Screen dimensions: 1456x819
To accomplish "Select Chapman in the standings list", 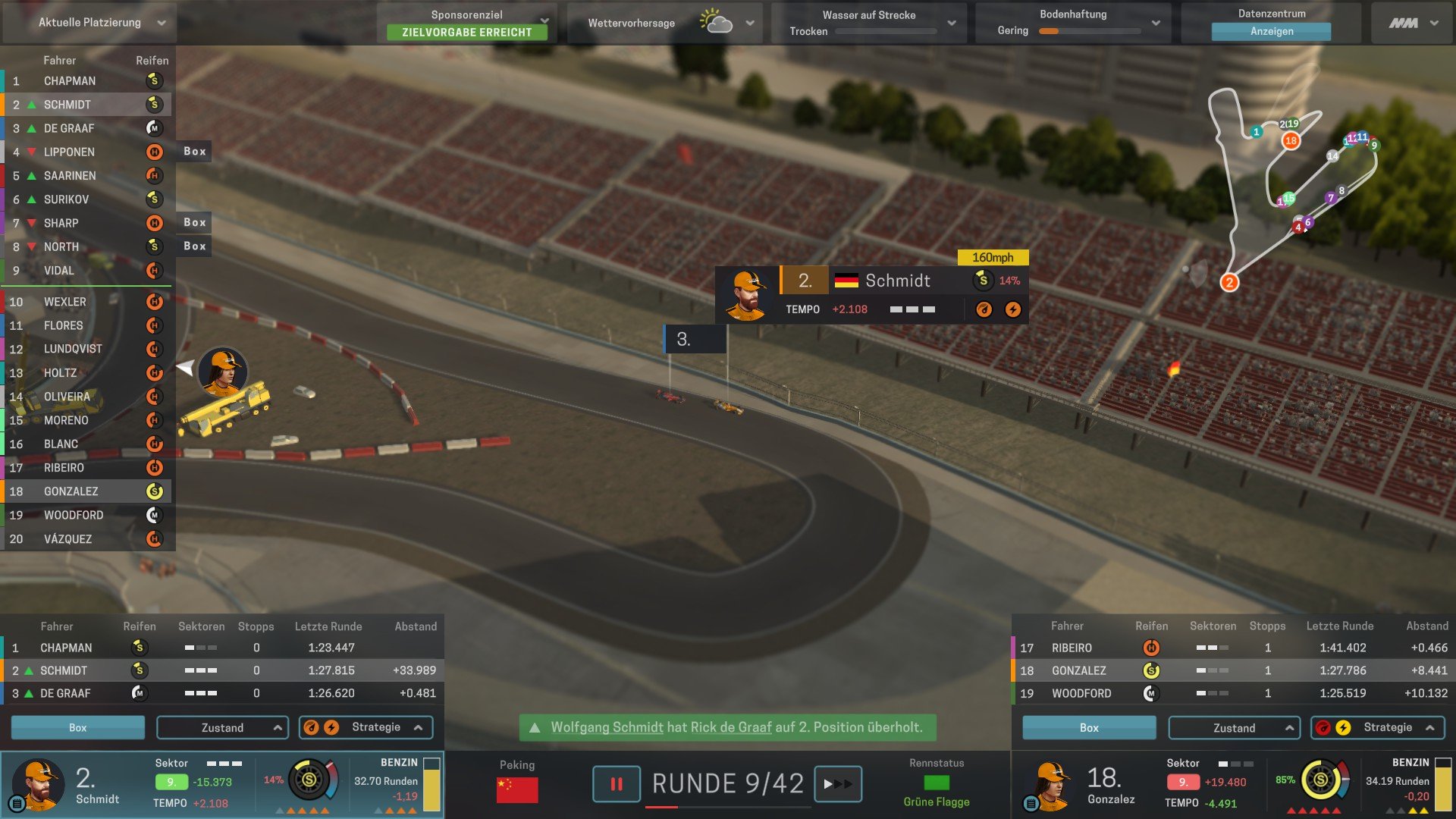I will [70, 81].
